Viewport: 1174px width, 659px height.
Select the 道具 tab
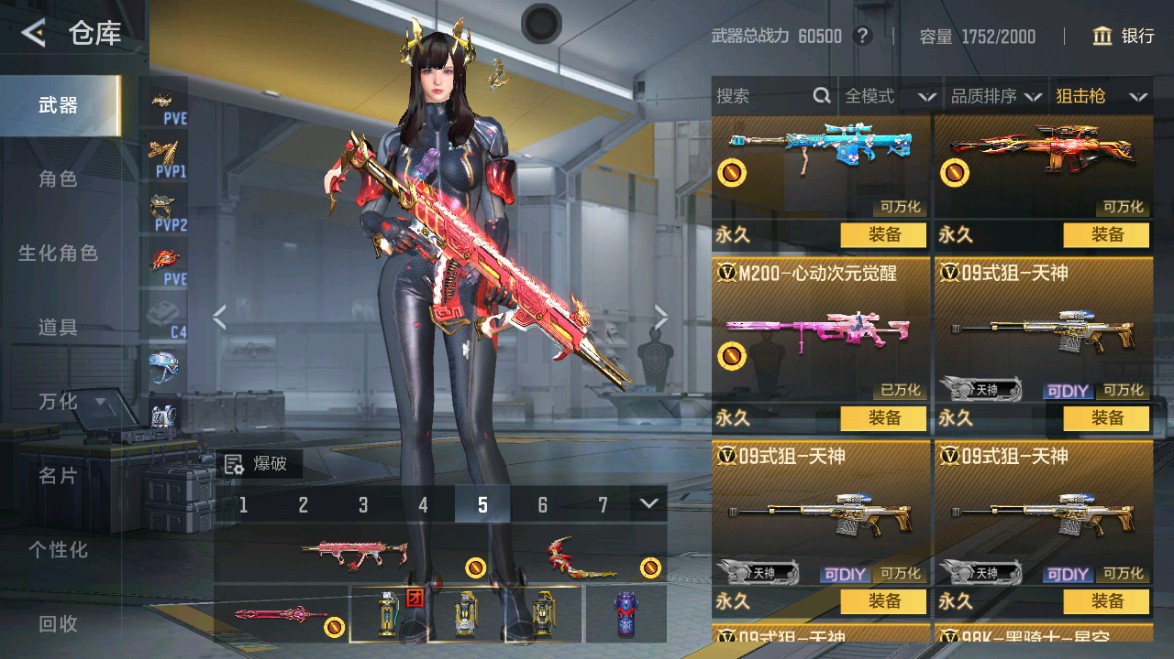coord(58,327)
